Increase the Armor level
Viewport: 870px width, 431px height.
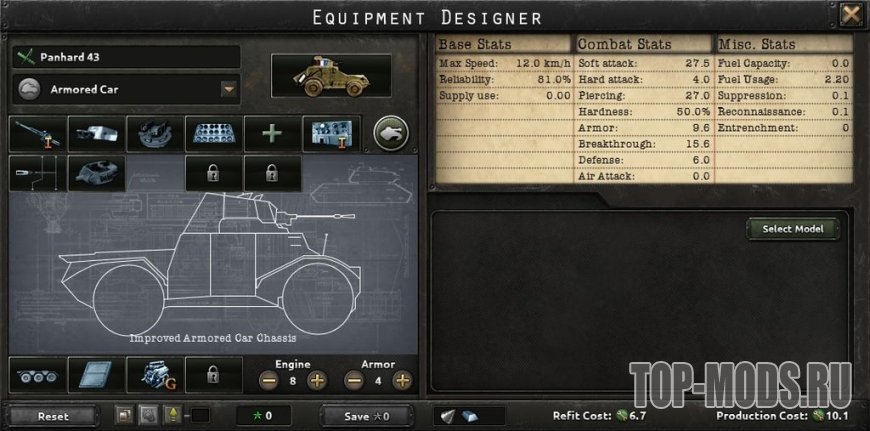click(402, 380)
